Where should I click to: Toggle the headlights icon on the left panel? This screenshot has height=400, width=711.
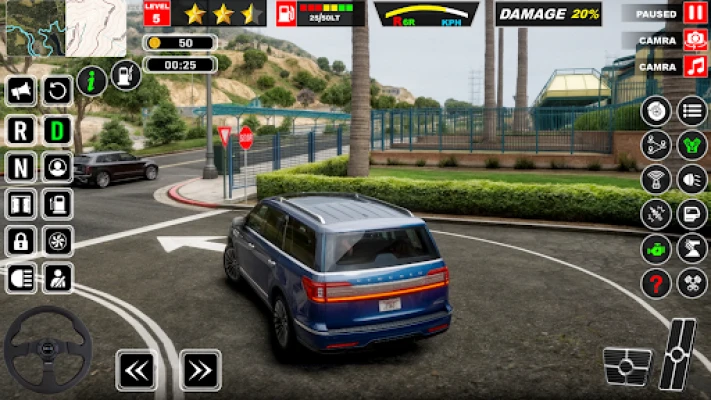point(21,277)
